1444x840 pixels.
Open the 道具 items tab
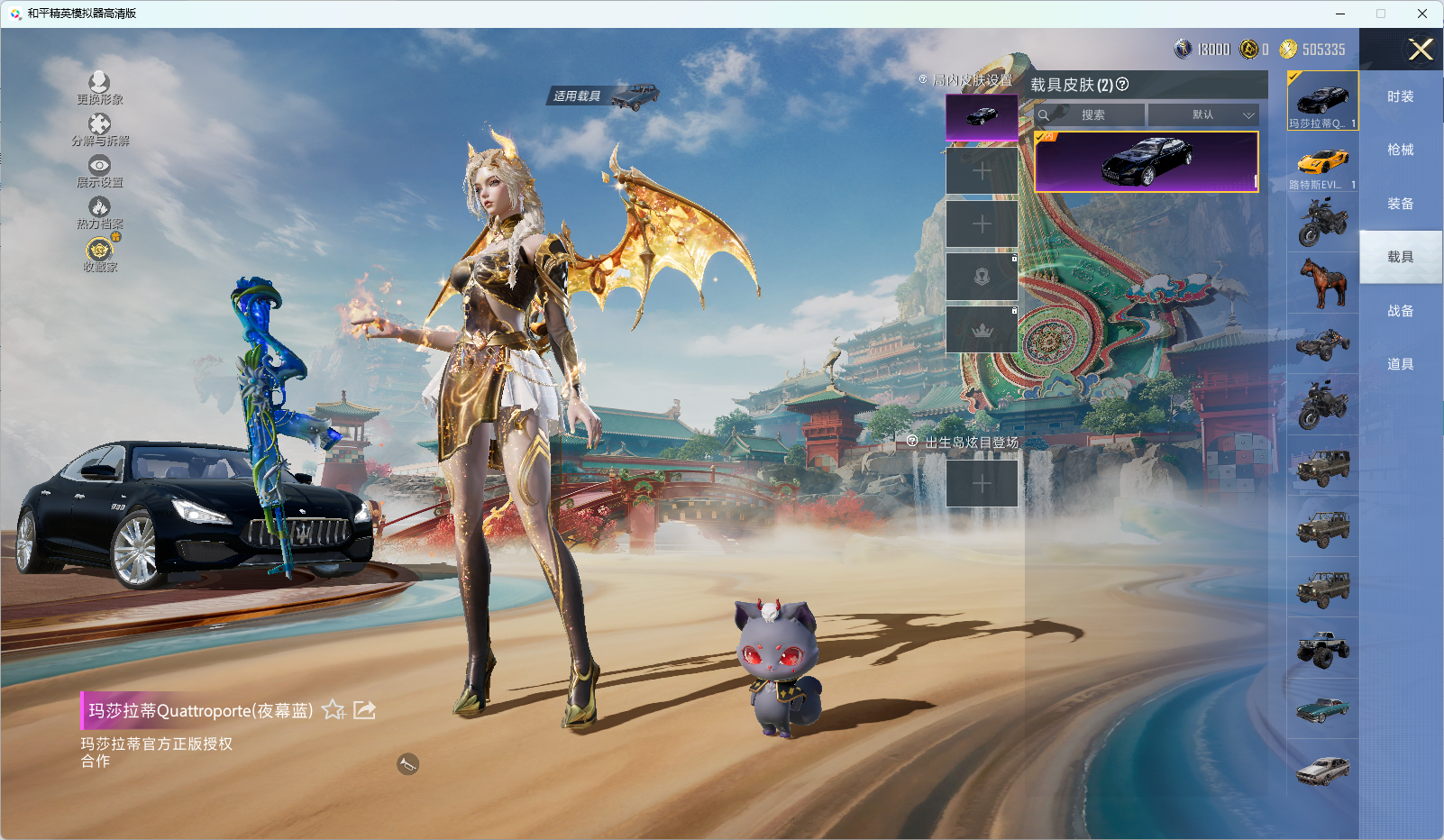[x=1400, y=364]
